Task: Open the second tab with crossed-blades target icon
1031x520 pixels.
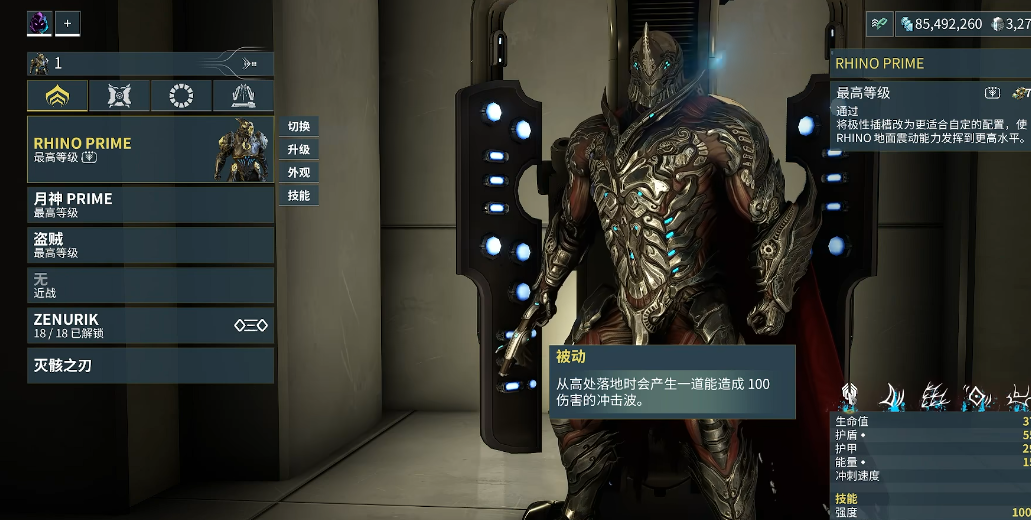Action: point(119,96)
